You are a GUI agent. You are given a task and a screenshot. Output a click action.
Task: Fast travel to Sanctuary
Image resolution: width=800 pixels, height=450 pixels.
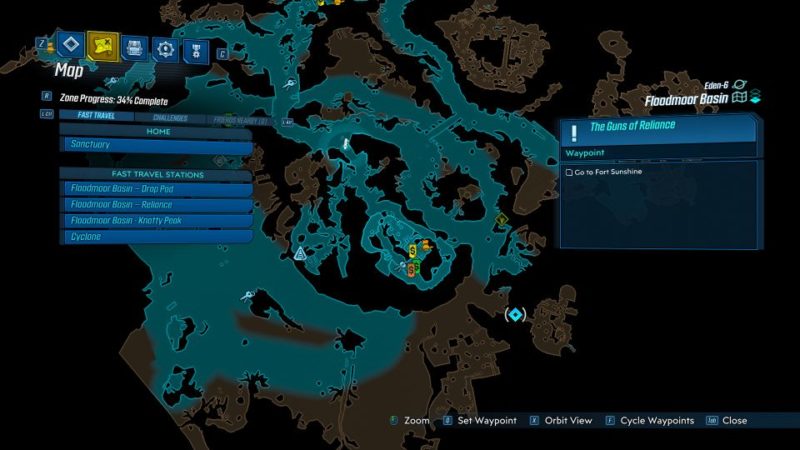(156, 144)
